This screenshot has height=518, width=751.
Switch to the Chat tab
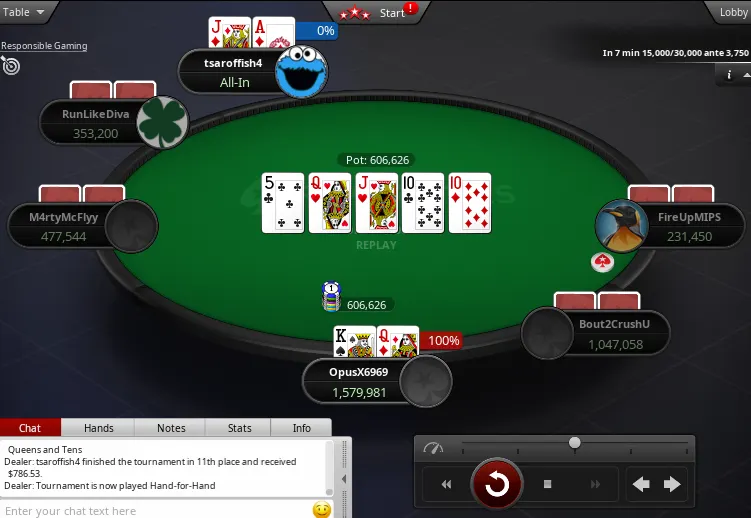click(x=30, y=428)
